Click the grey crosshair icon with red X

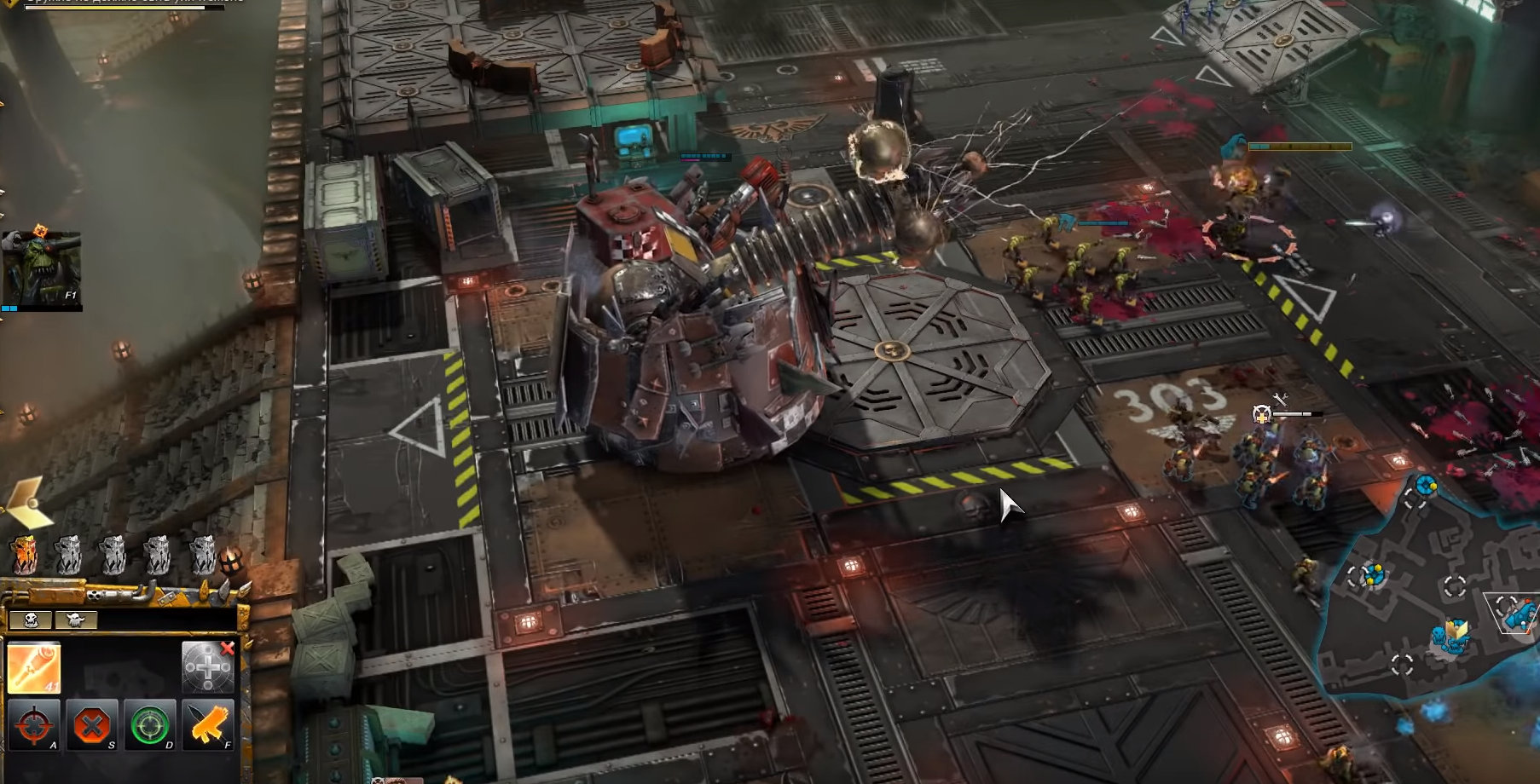pos(208,666)
